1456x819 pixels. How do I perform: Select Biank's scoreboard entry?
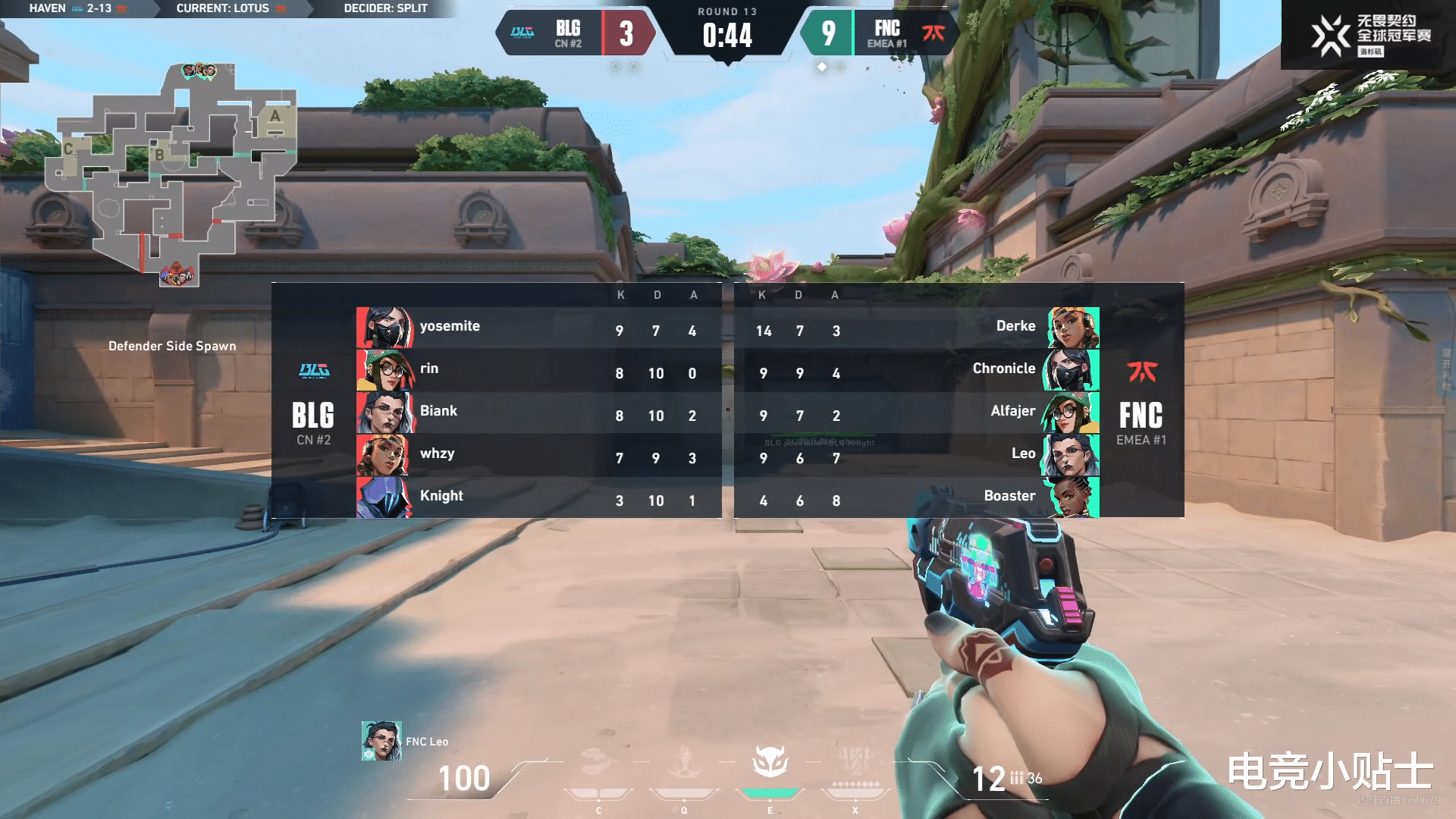538,413
